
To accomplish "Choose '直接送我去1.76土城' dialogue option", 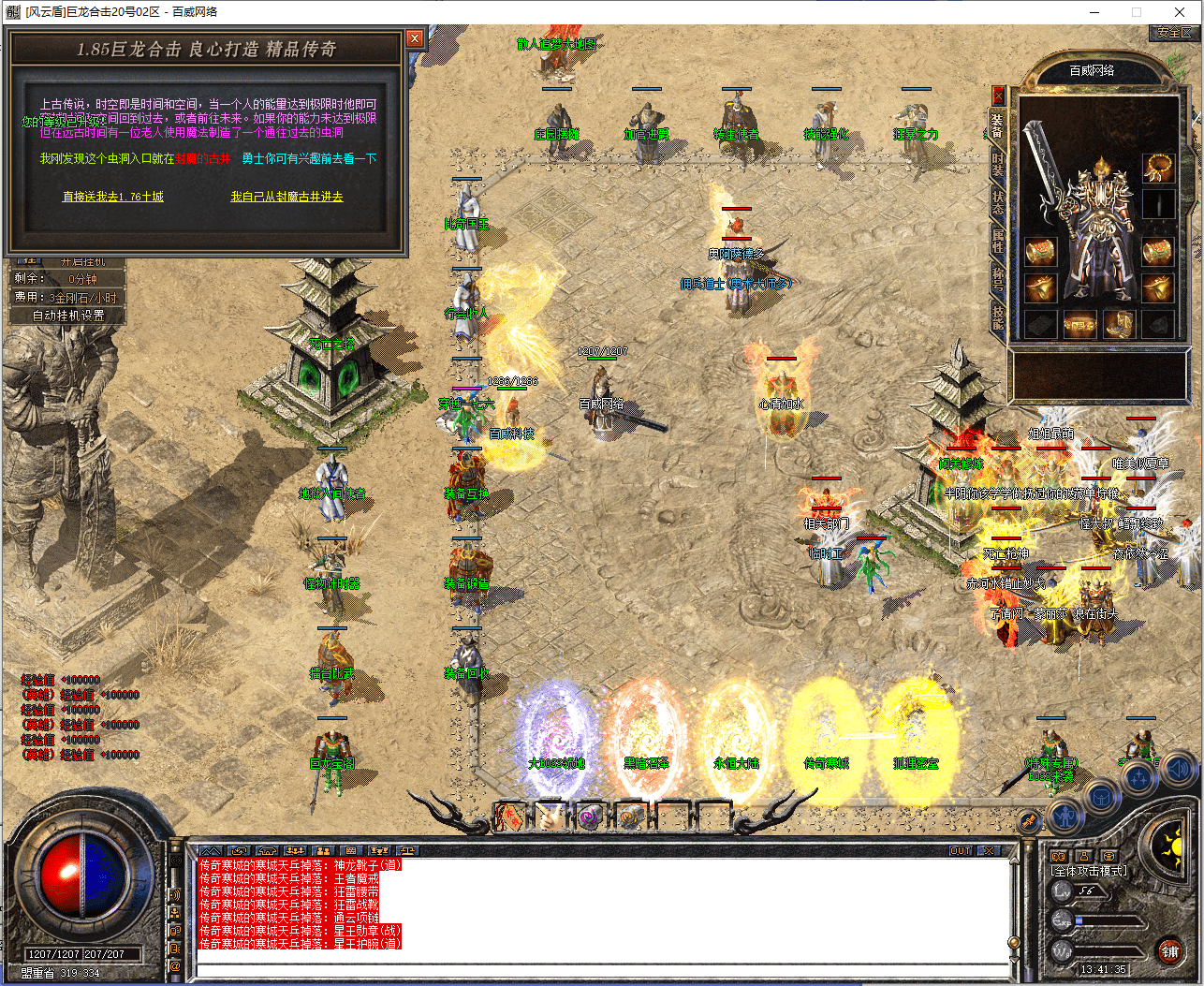I will [x=113, y=197].
